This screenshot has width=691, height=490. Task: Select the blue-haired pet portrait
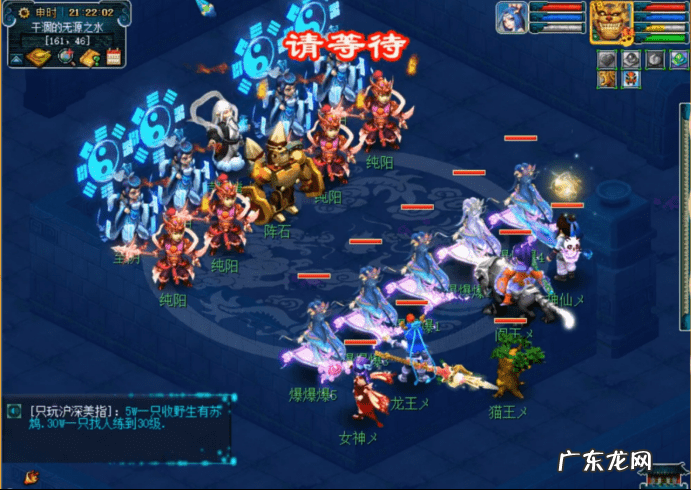(x=512, y=18)
